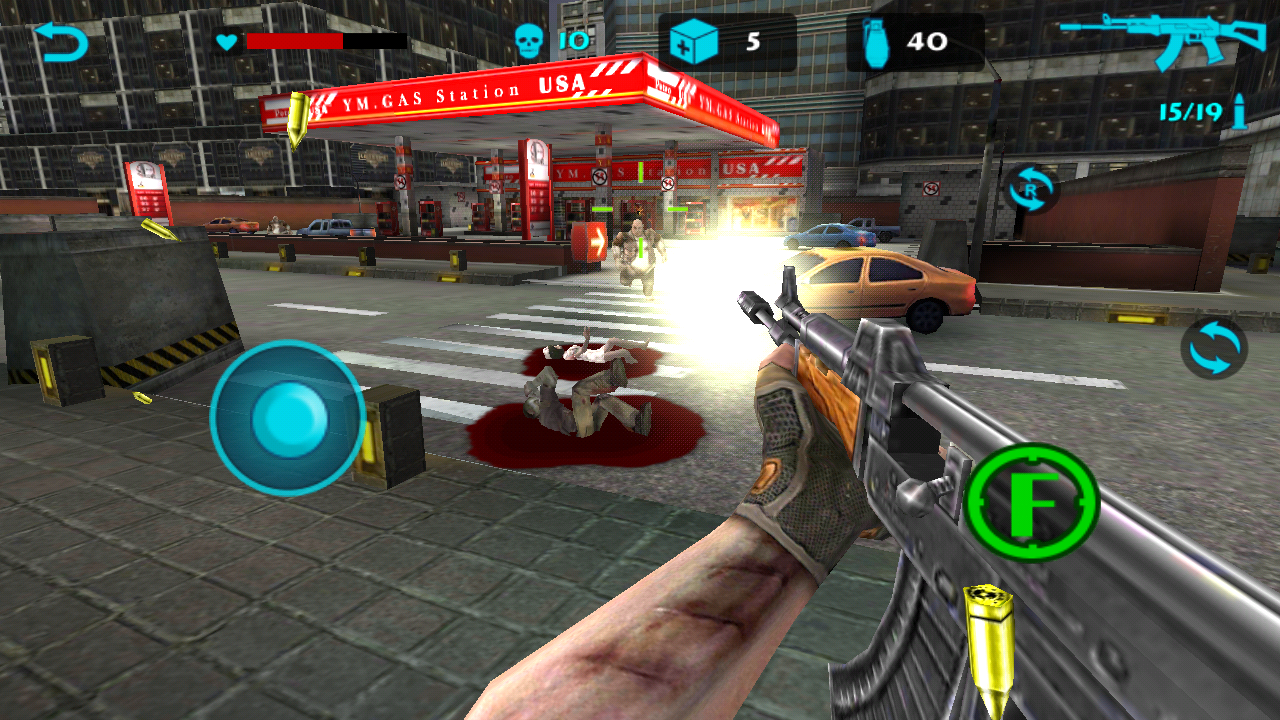Viewport: 1280px width, 720px height.
Task: Tap the grenade icon in the HUD
Action: coord(878,38)
